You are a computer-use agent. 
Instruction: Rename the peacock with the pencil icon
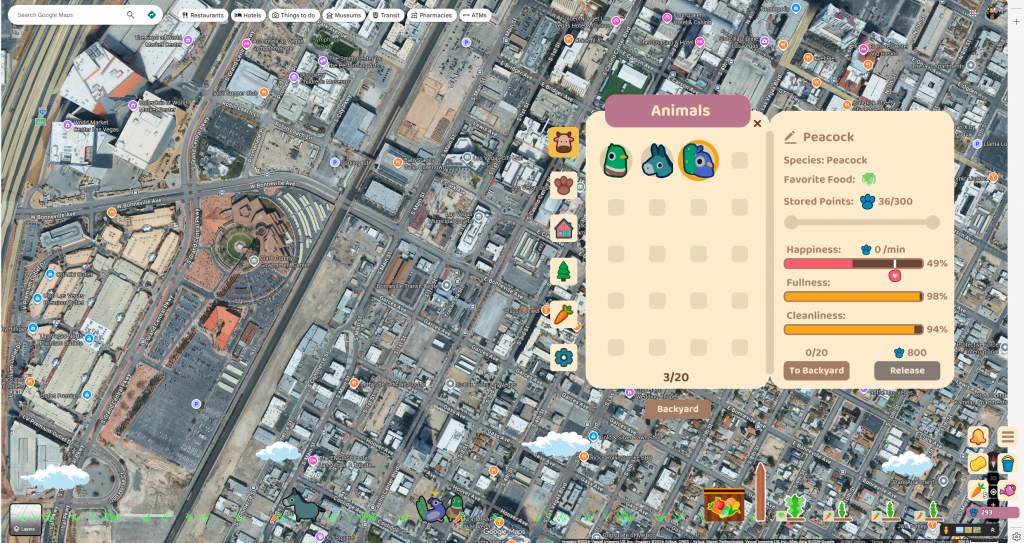(x=790, y=137)
